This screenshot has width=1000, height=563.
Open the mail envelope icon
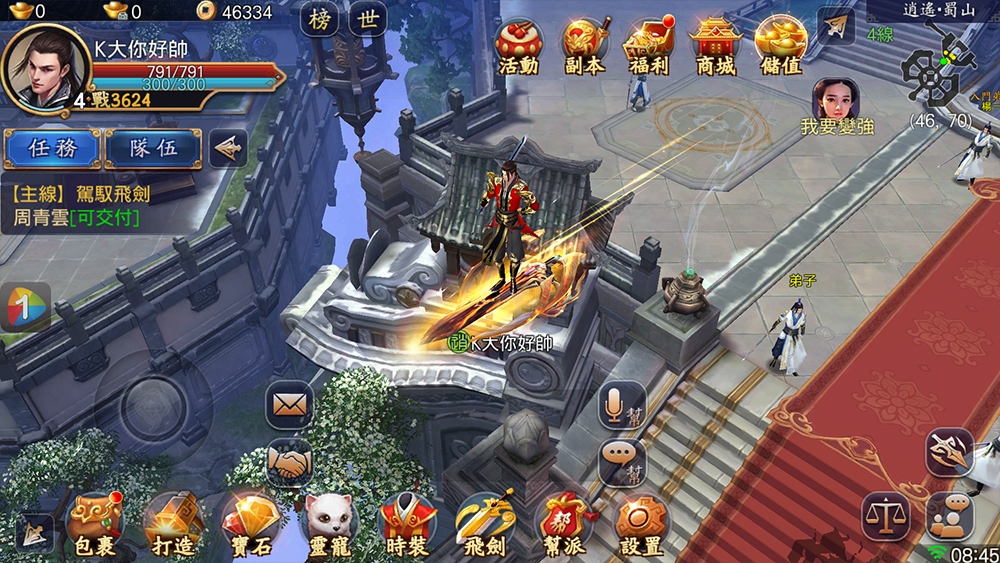289,405
